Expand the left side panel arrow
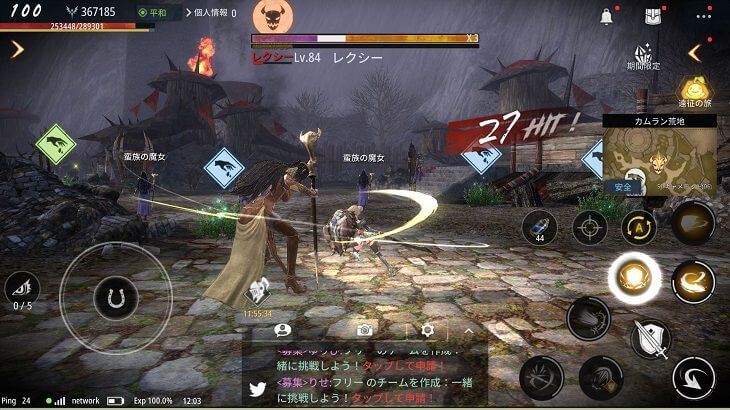The width and height of the screenshot is (730, 410). 17,49
